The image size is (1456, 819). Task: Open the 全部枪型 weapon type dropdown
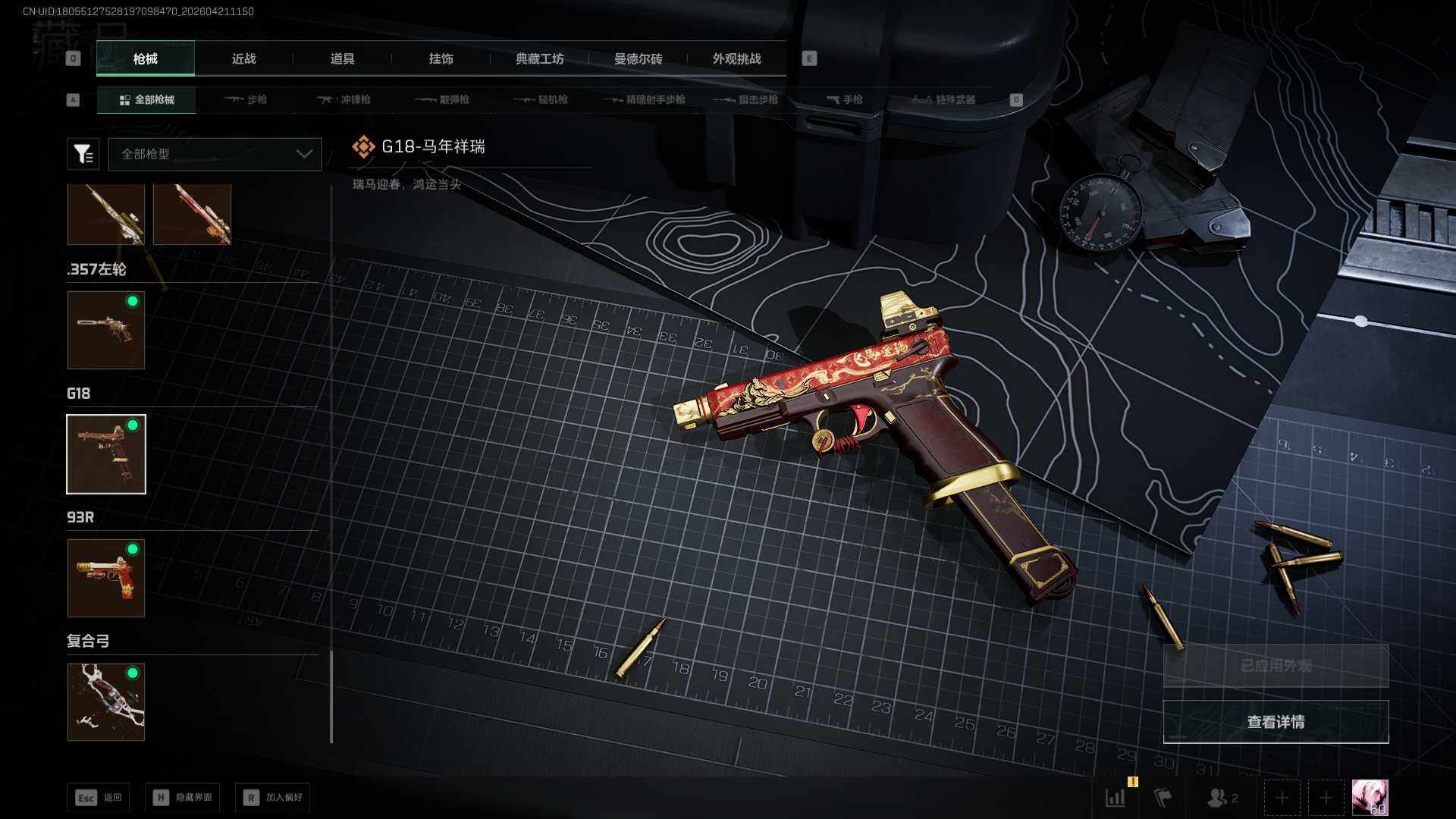click(215, 154)
